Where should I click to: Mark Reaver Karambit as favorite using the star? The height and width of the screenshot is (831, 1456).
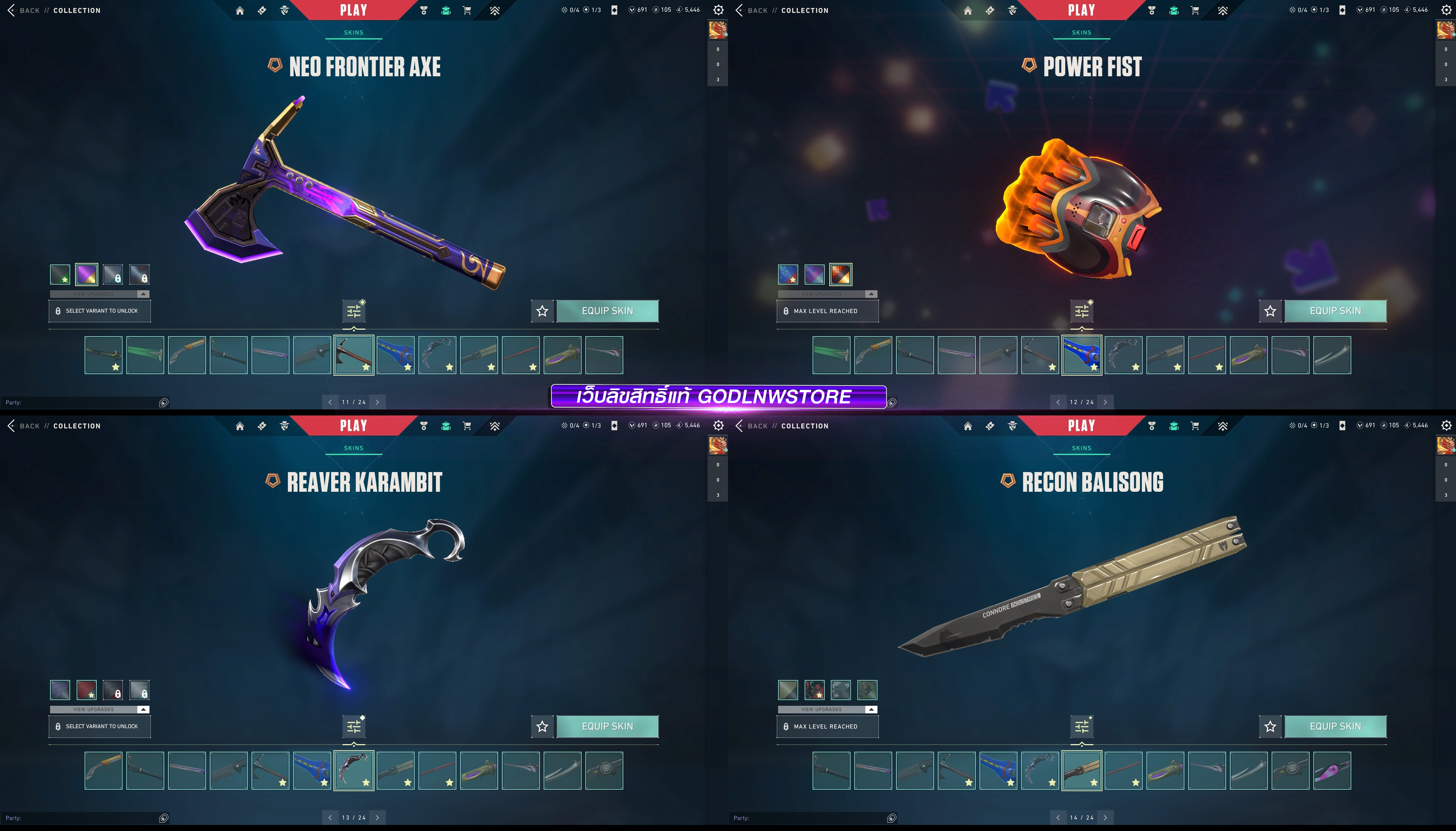click(x=542, y=727)
